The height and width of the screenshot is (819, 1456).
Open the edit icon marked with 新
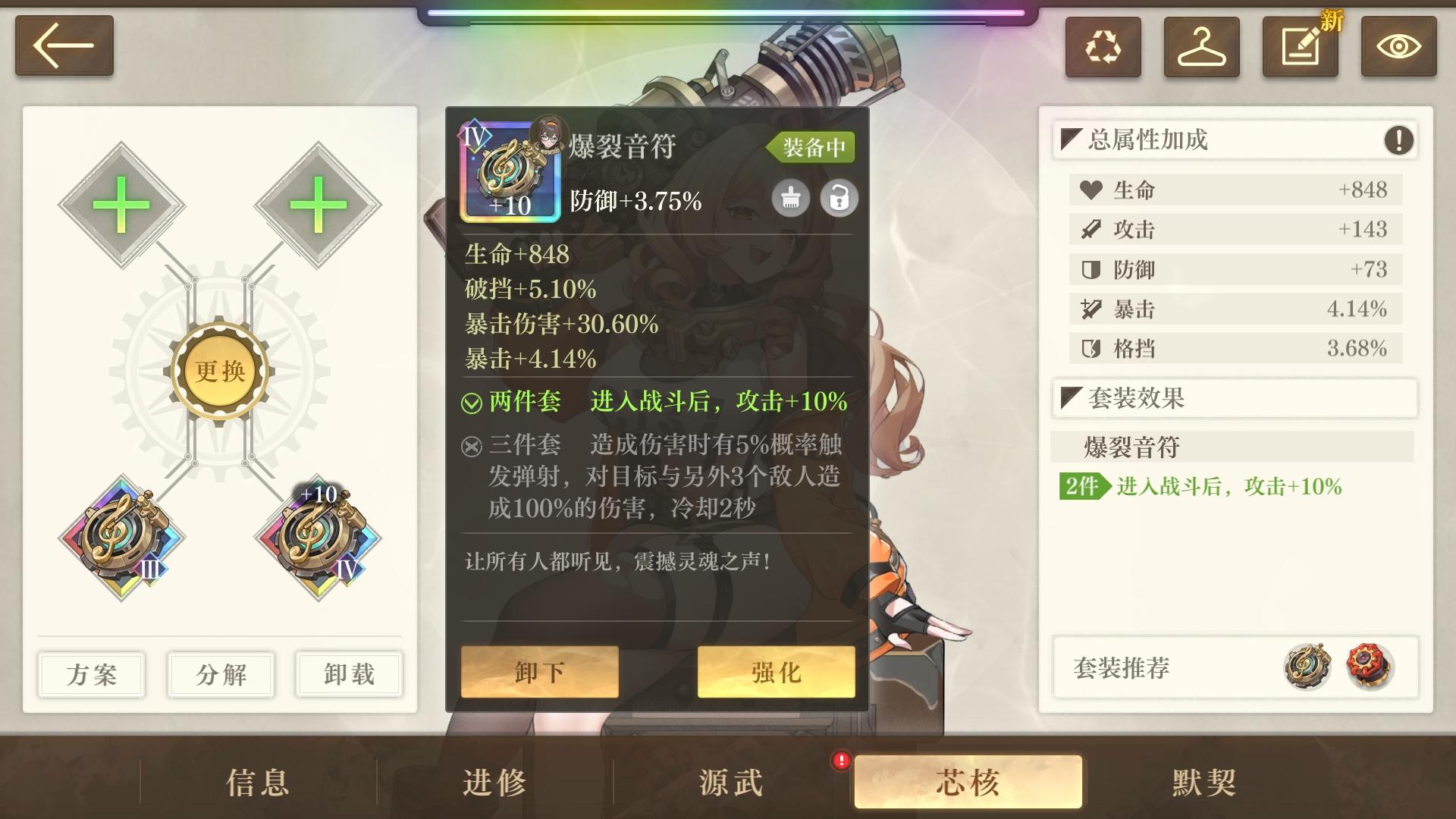(1300, 47)
